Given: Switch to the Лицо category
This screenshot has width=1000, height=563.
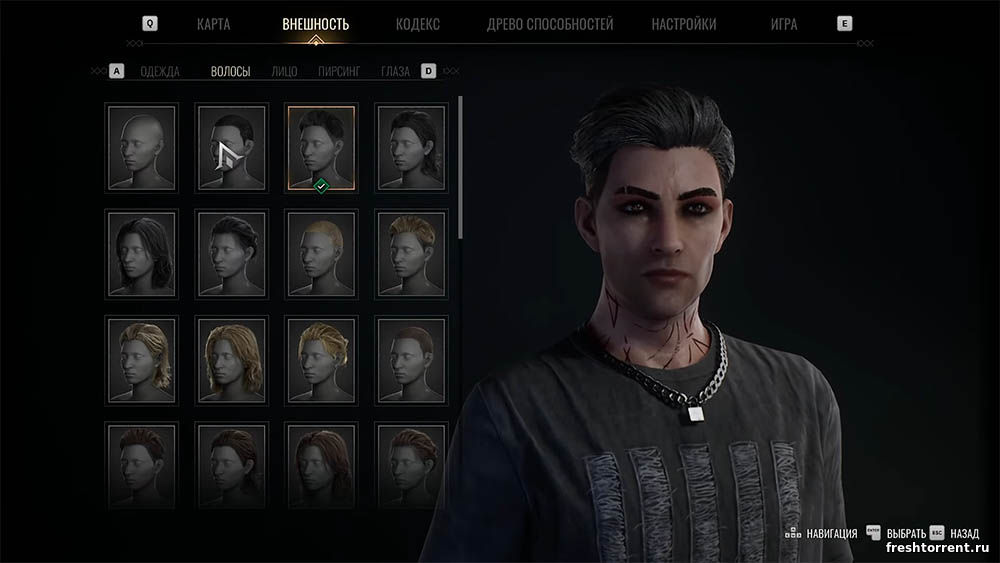Looking at the screenshot, I should pyautogui.click(x=284, y=71).
